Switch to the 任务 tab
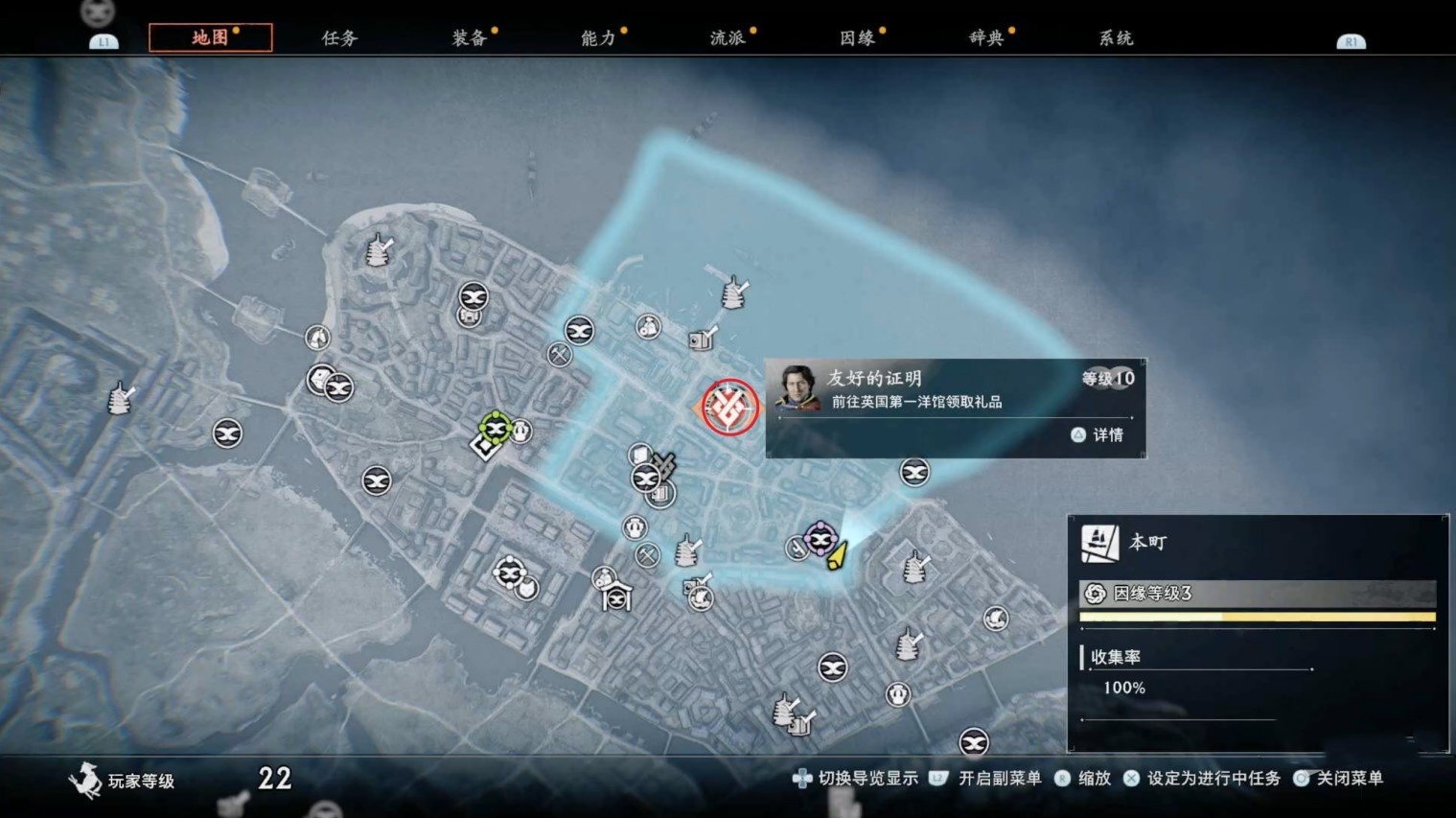 point(337,37)
